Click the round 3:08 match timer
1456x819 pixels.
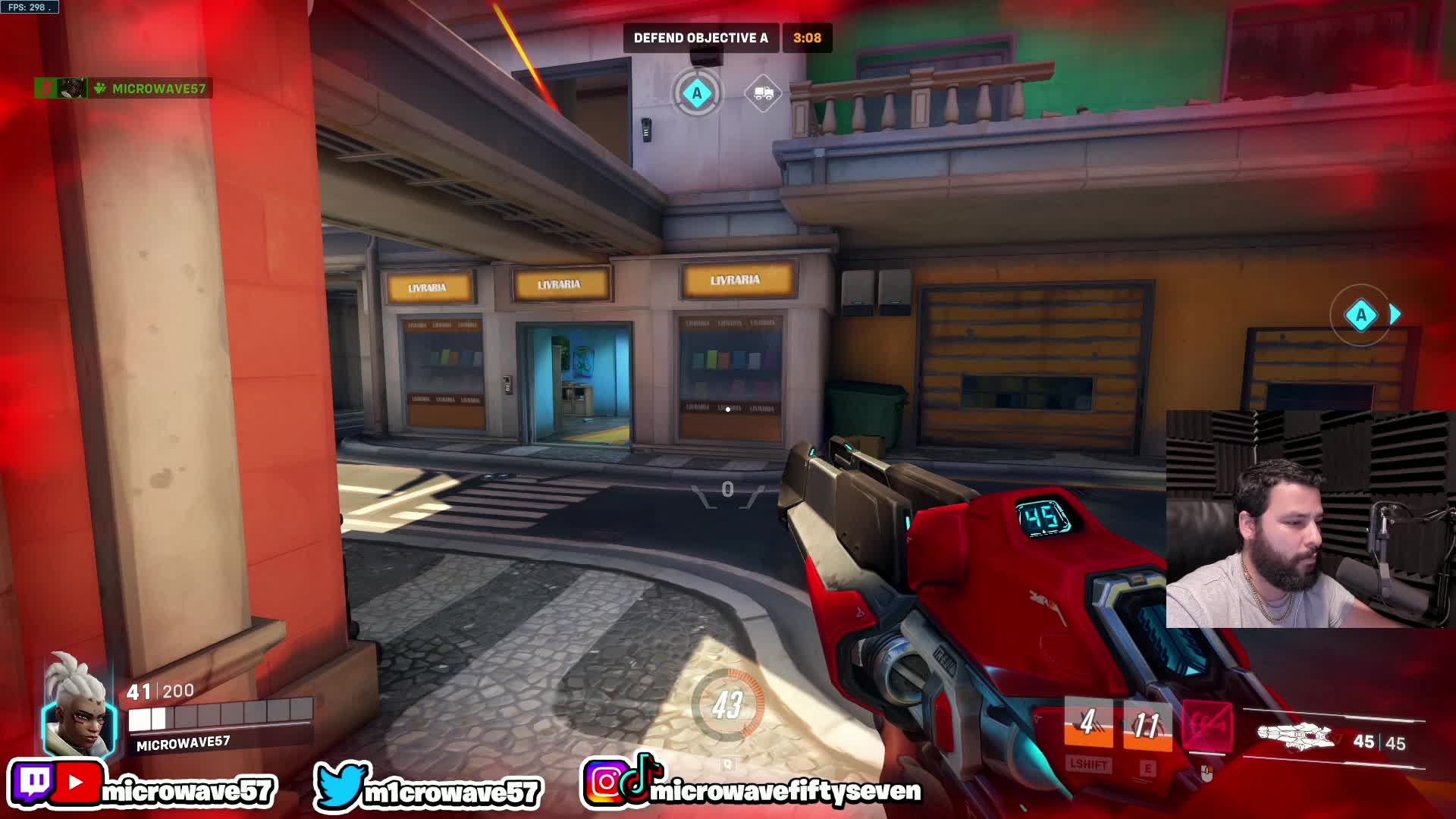(x=808, y=36)
